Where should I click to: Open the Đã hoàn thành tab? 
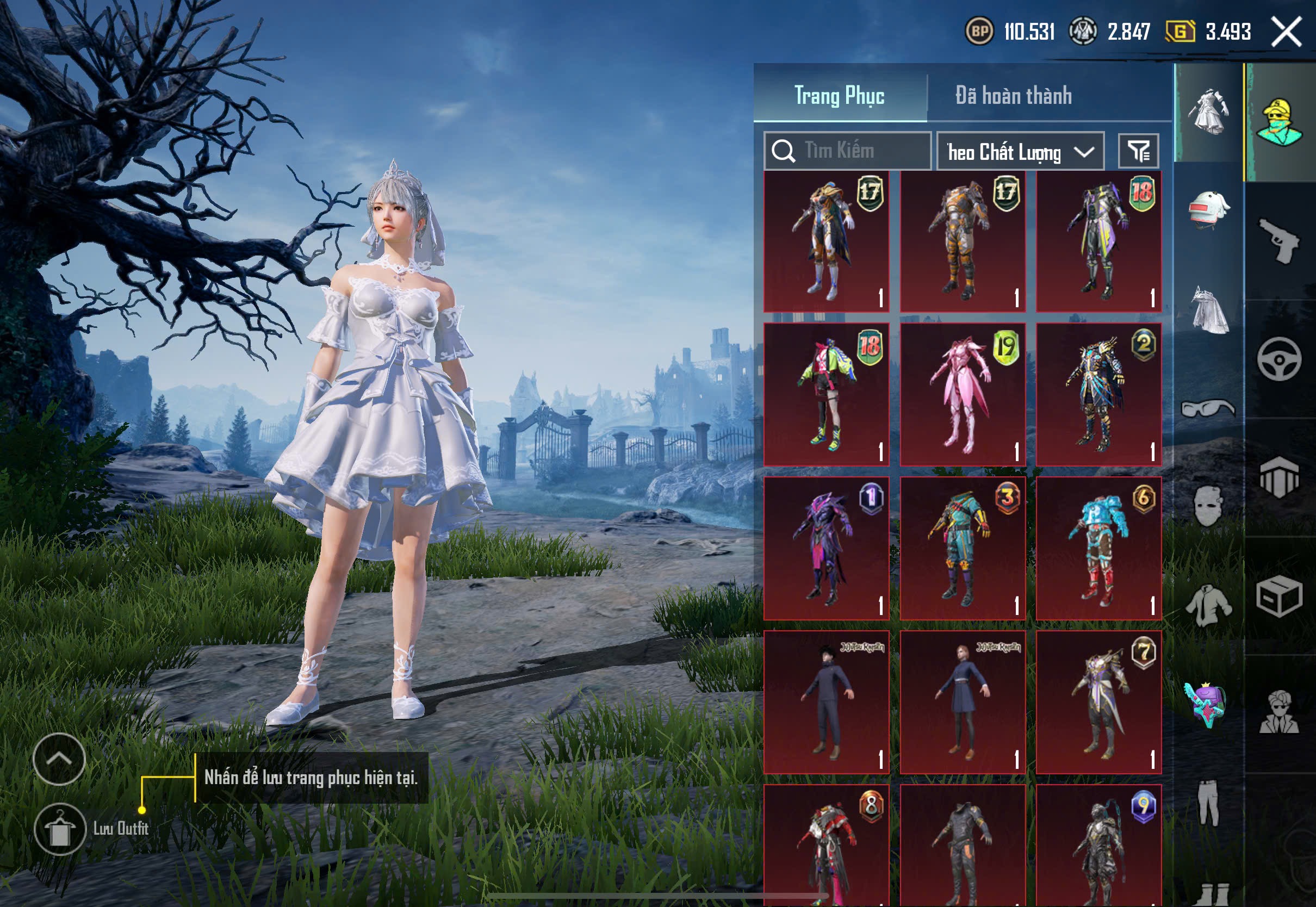pyautogui.click(x=1013, y=96)
